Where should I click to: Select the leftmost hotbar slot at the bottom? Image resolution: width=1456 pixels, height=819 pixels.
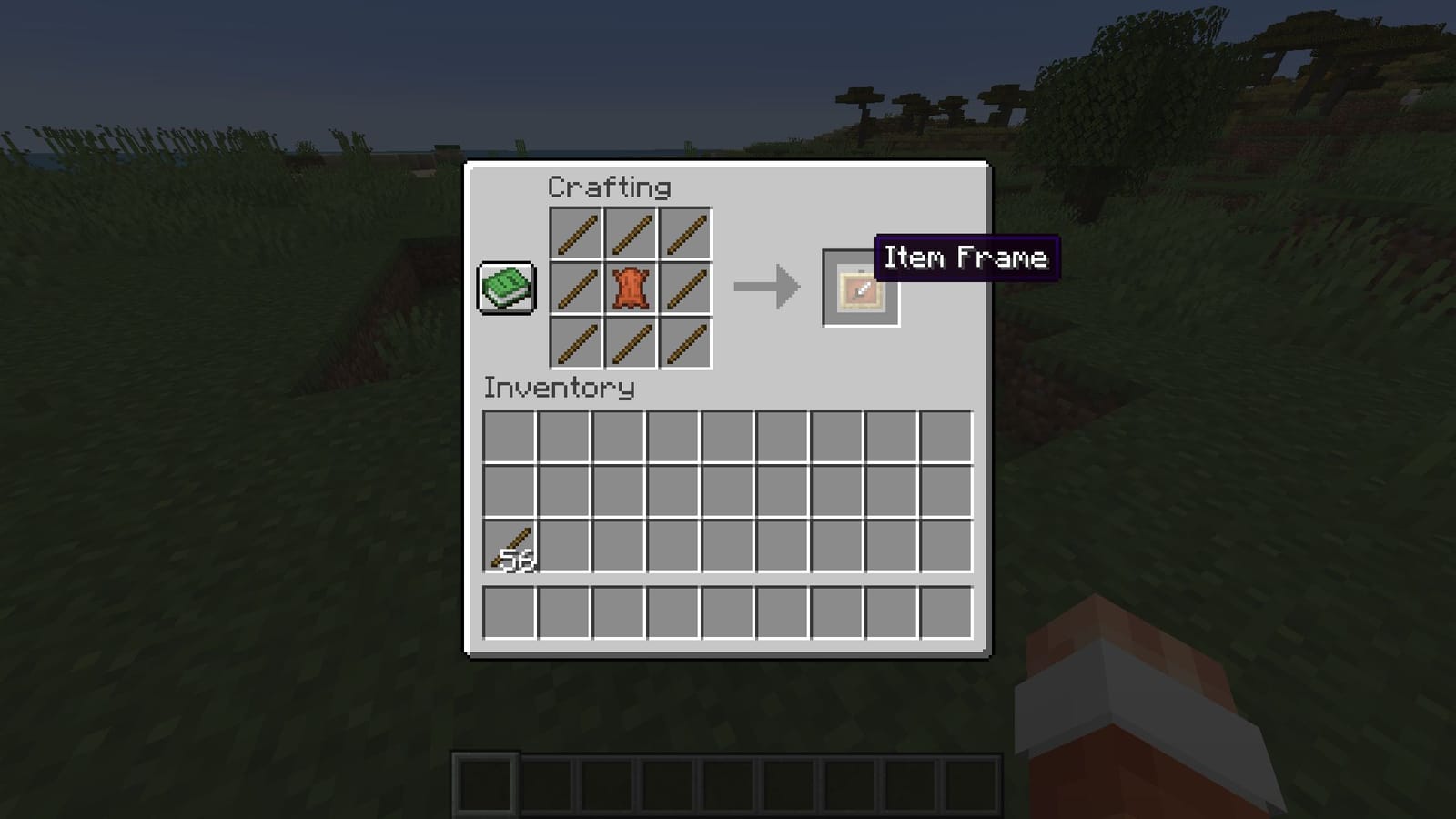pos(485,783)
